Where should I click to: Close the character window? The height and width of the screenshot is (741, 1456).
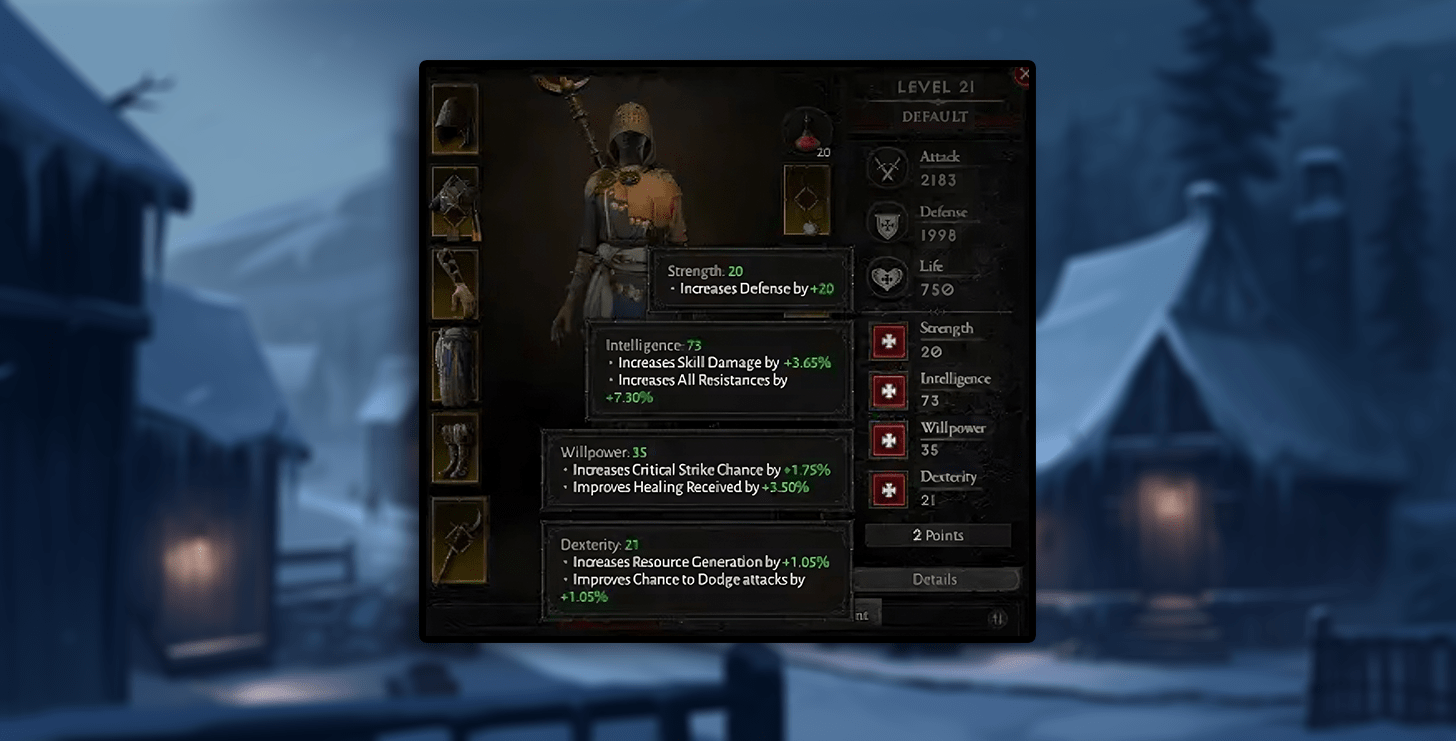point(1023,74)
